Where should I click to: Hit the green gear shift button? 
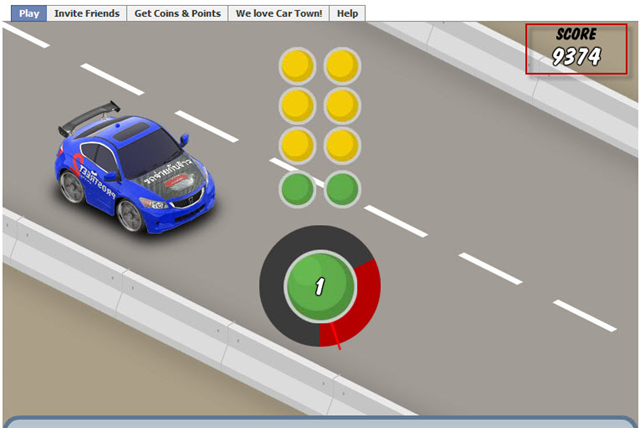coord(320,287)
